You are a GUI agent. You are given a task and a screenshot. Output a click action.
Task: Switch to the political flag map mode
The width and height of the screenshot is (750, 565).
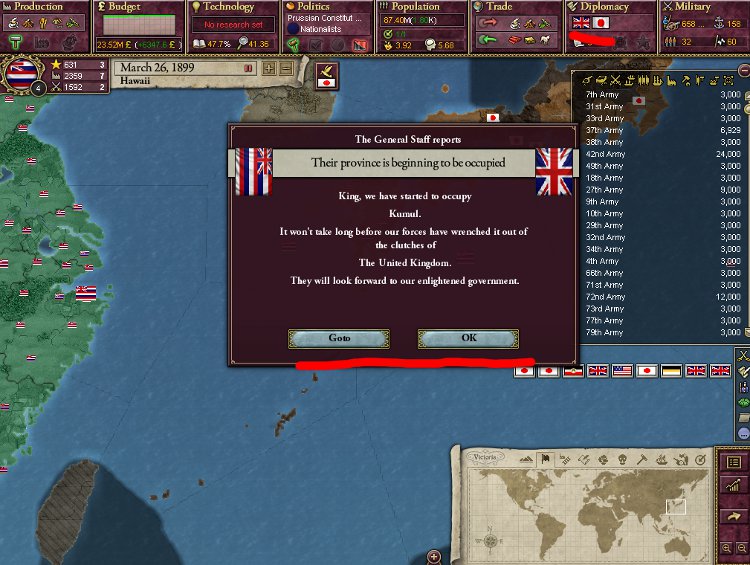[x=546, y=459]
